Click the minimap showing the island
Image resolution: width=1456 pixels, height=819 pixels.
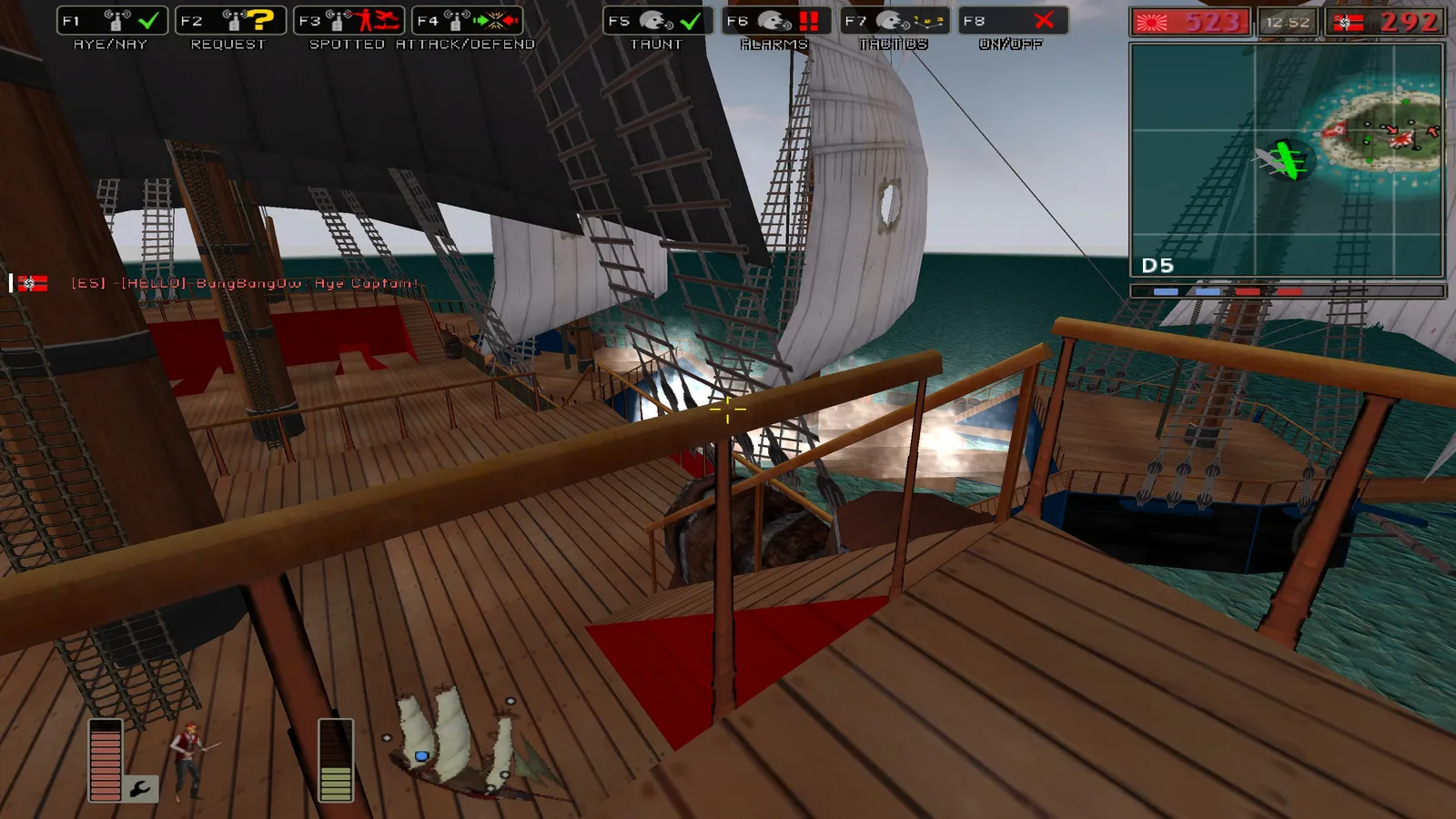click(1287, 159)
